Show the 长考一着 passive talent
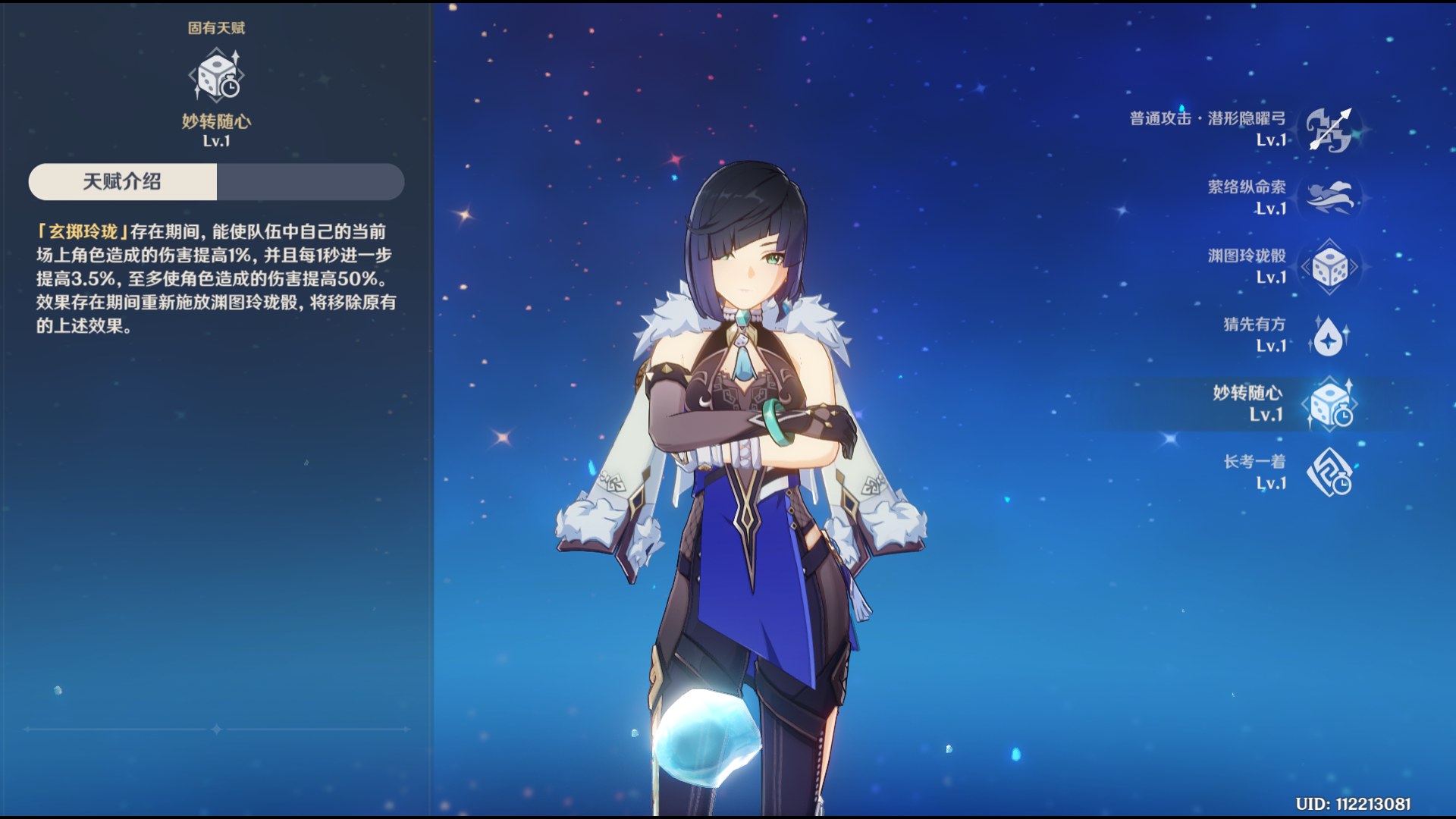1456x819 pixels. [x=1329, y=472]
